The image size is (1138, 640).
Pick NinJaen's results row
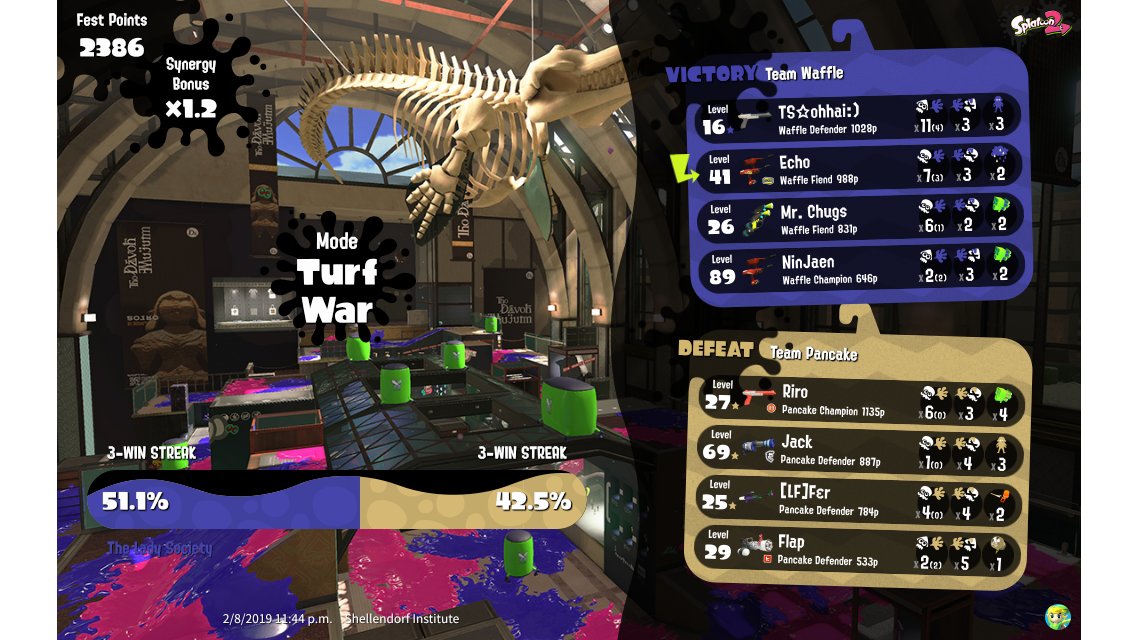click(860, 268)
